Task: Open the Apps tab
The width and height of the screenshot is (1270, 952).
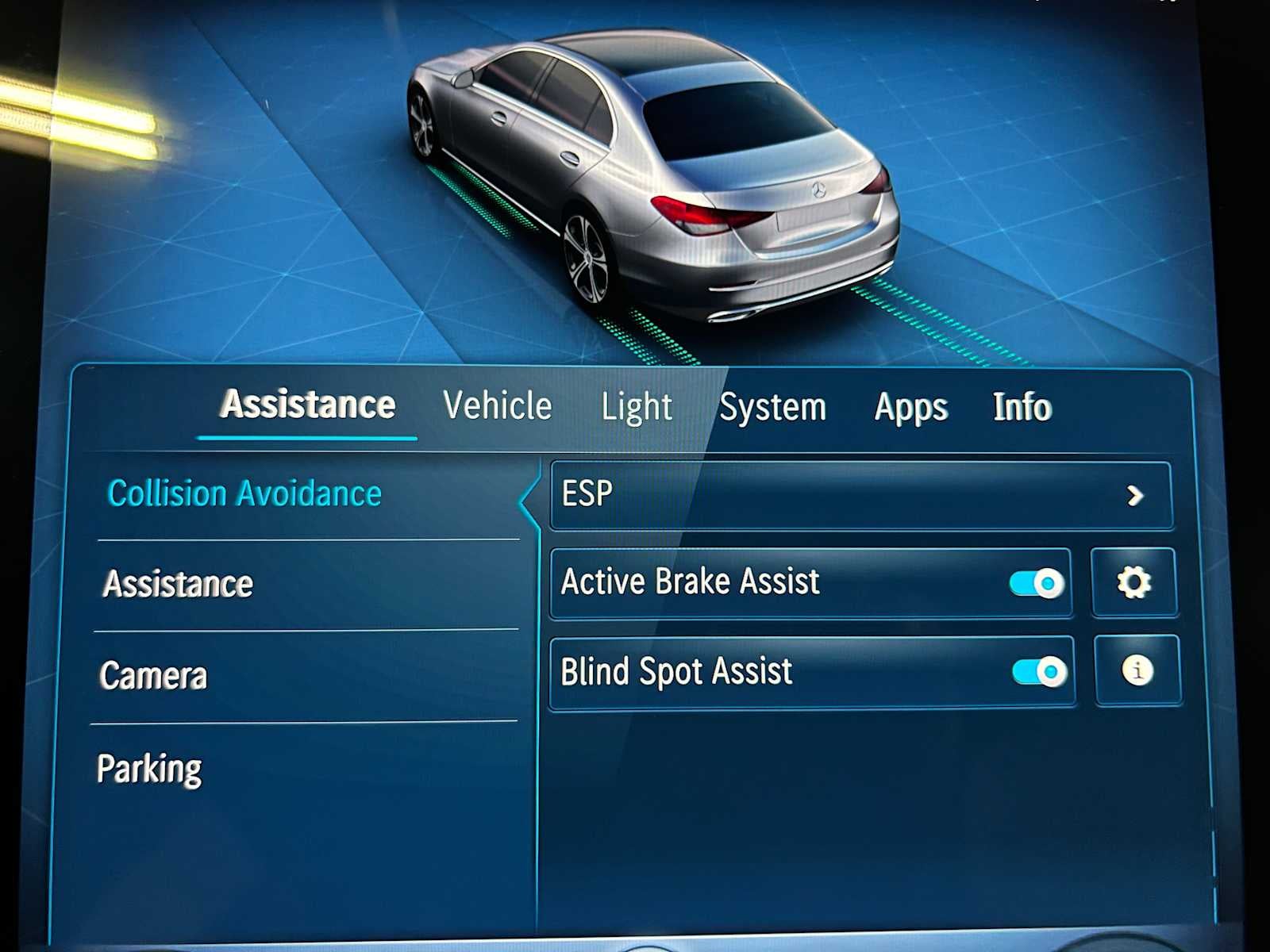Action: click(x=910, y=406)
